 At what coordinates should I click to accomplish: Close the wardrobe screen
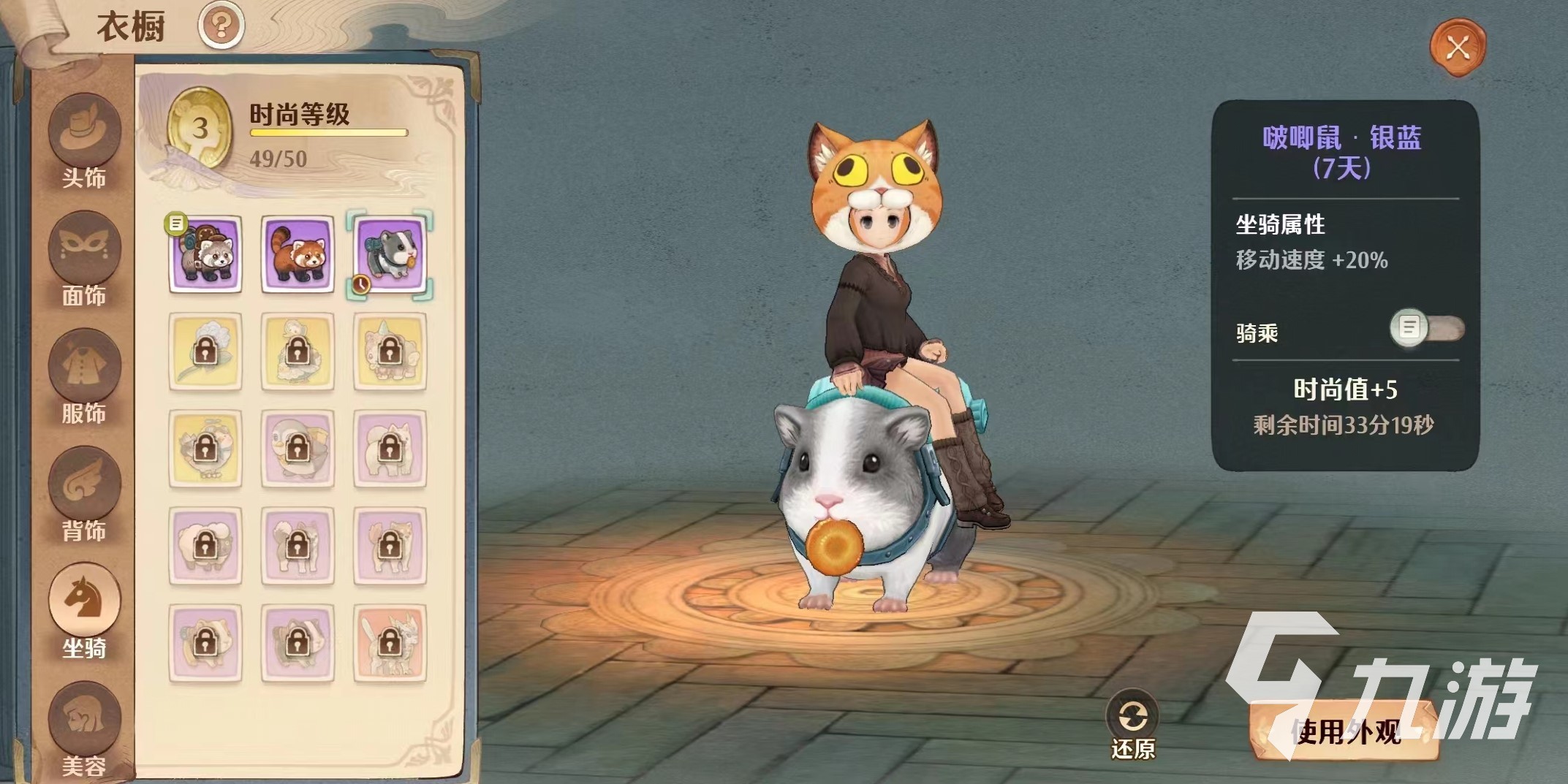1458,48
